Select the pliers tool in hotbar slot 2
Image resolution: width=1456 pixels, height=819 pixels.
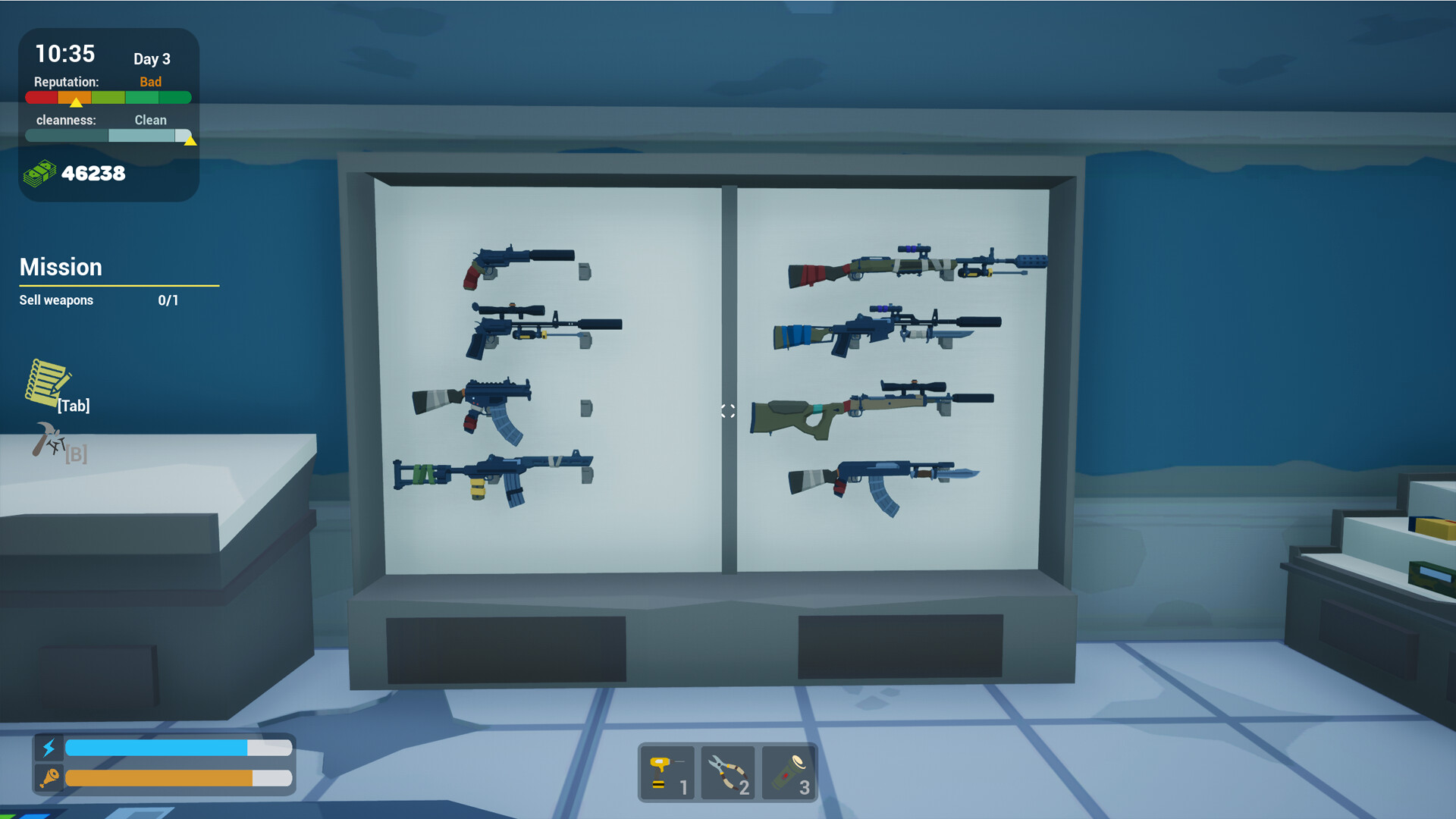click(727, 773)
